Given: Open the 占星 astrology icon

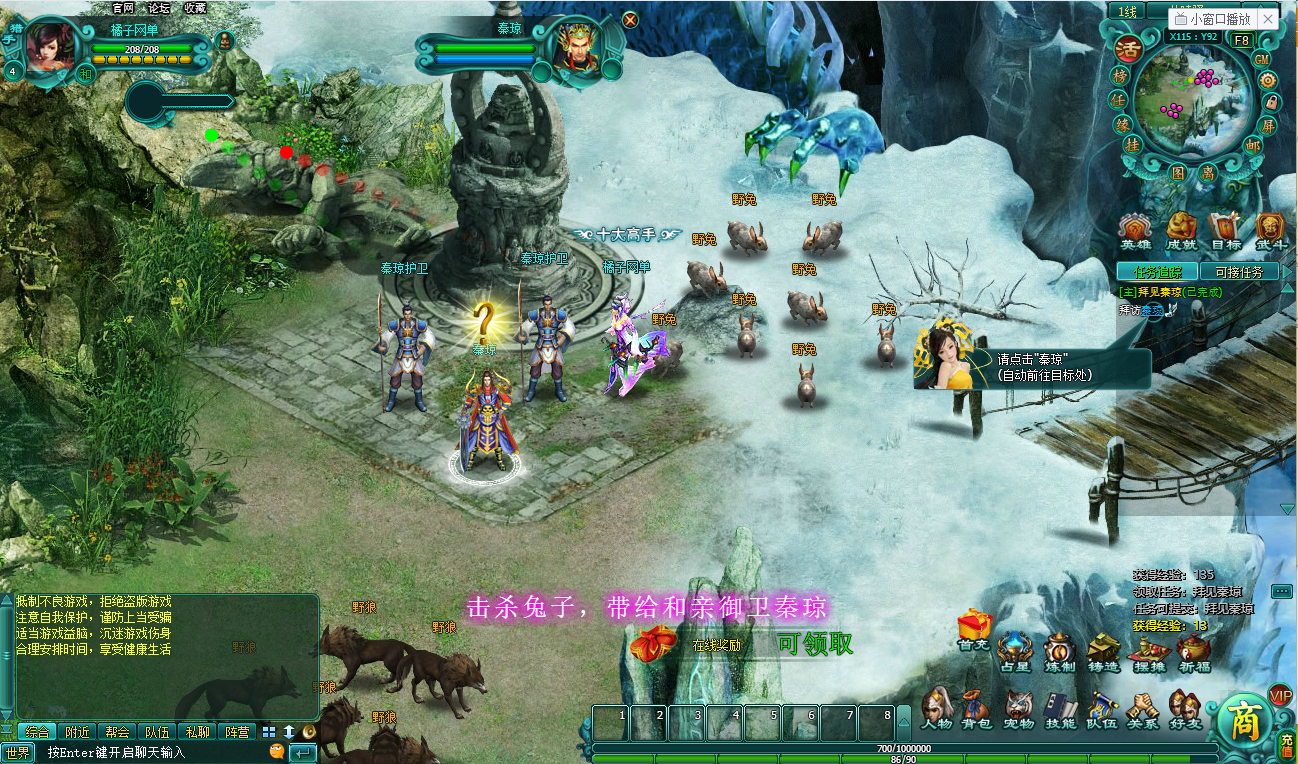Looking at the screenshot, I should (1013, 648).
